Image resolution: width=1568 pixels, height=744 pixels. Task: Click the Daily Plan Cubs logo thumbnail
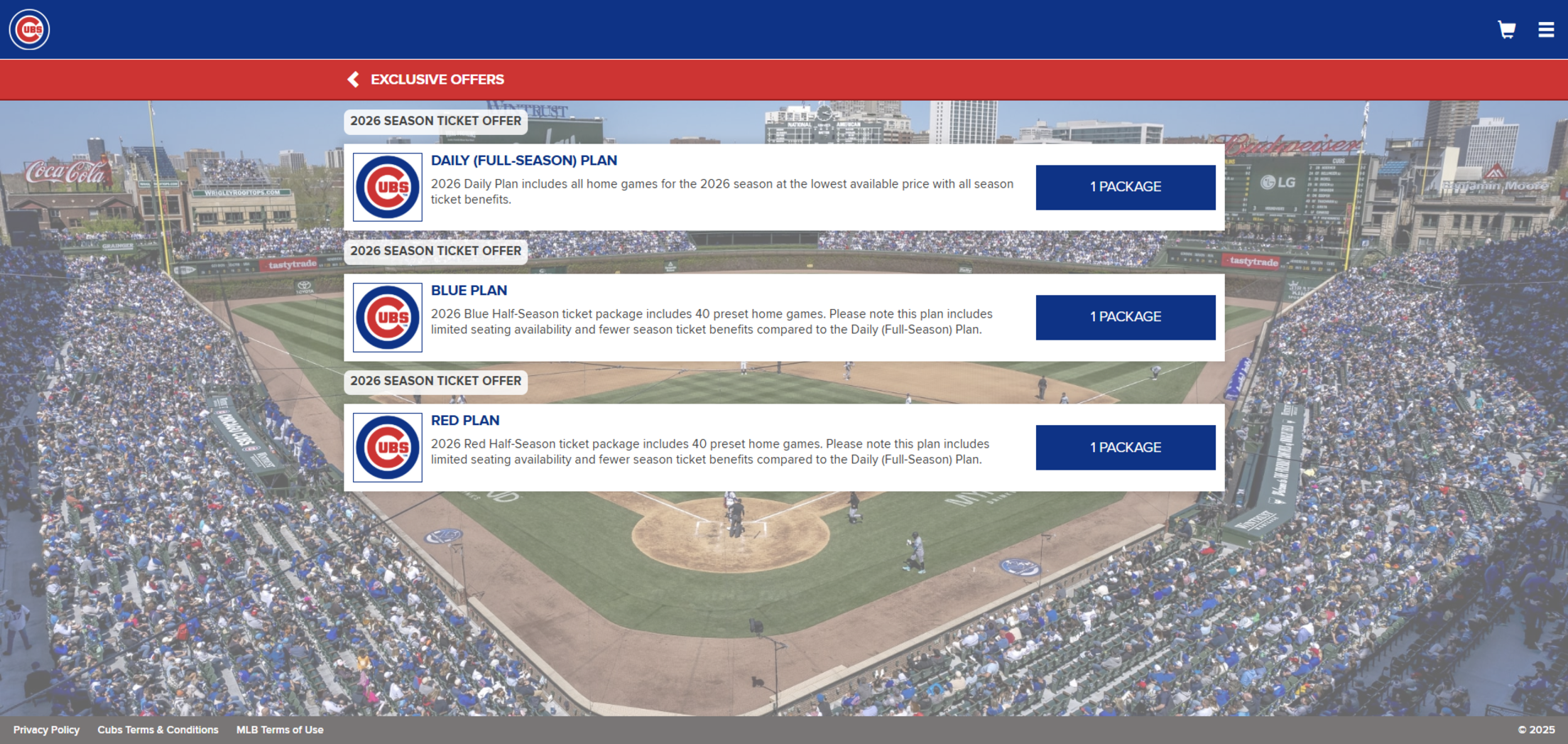click(x=388, y=187)
